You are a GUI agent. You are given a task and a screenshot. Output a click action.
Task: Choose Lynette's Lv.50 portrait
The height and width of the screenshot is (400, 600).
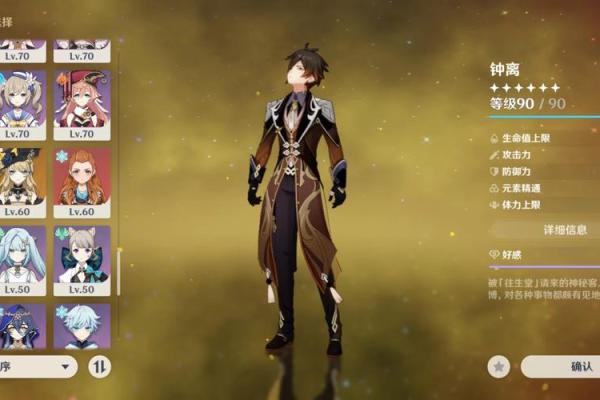point(82,258)
